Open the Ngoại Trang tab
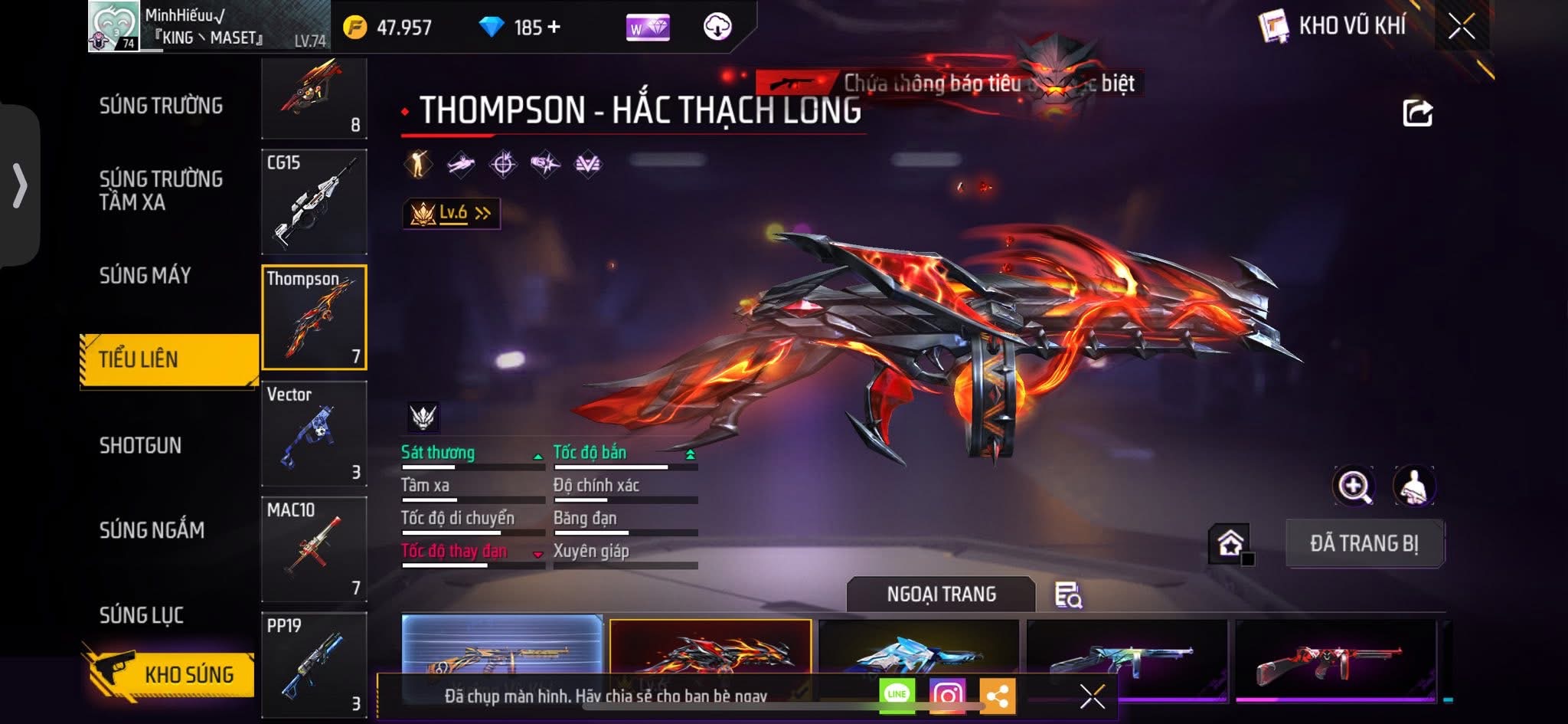Viewport: 1568px width, 724px height. 941,594
